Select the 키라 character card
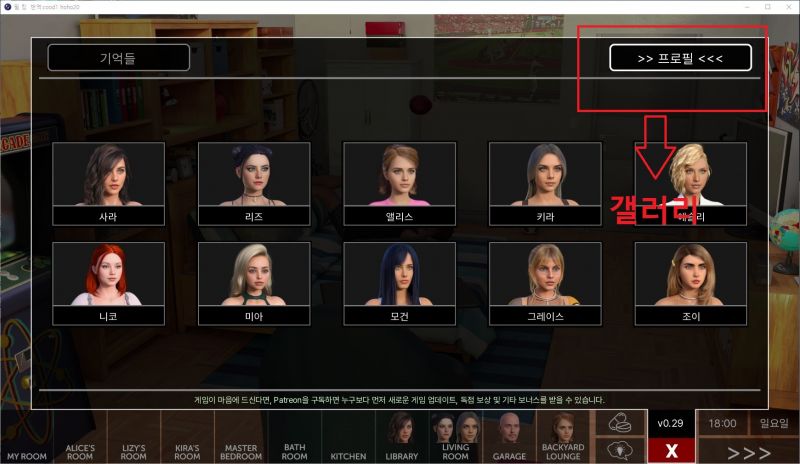Screen dimensions: 800x464 tap(545, 183)
